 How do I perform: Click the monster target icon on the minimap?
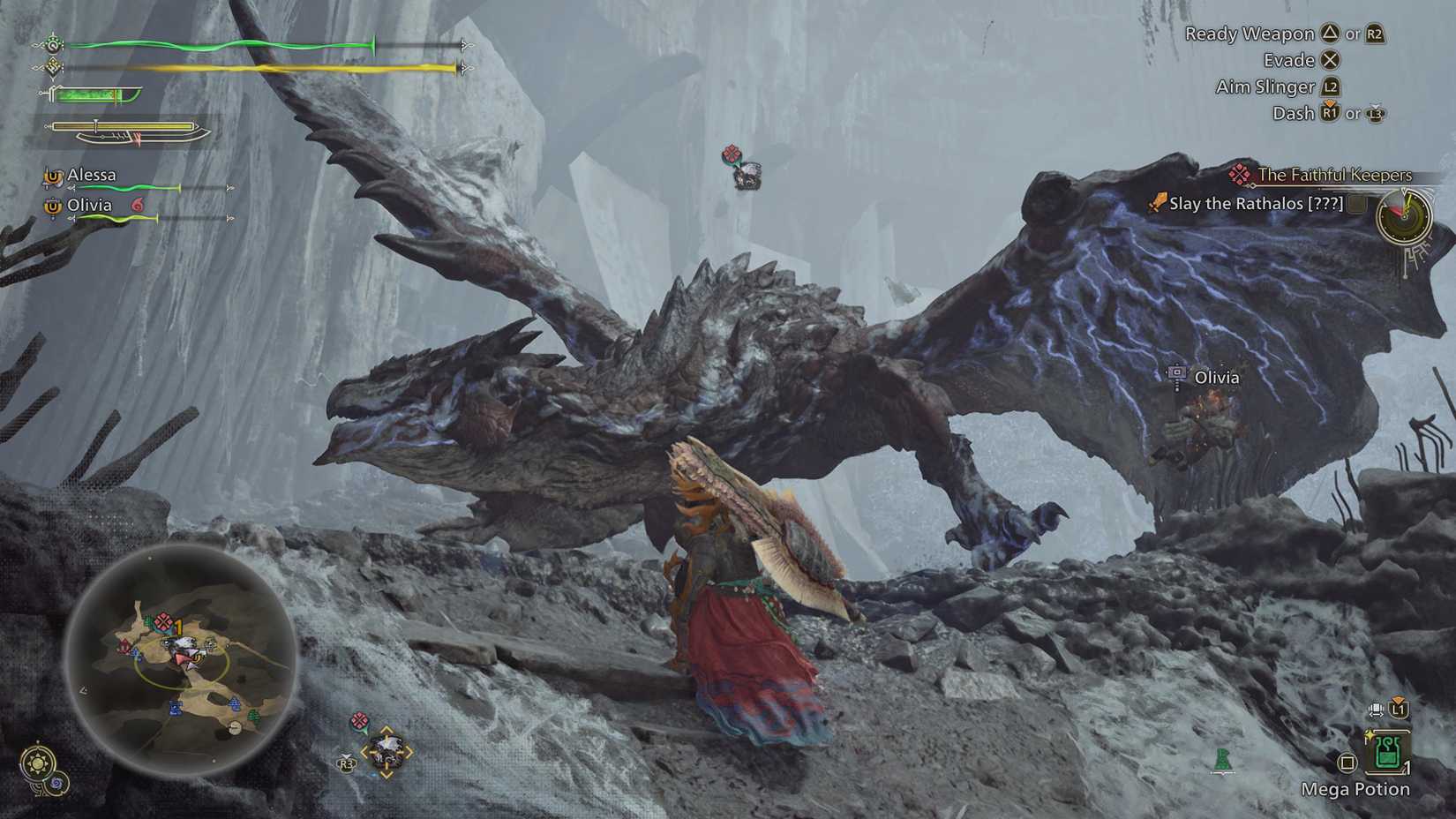coord(162,620)
